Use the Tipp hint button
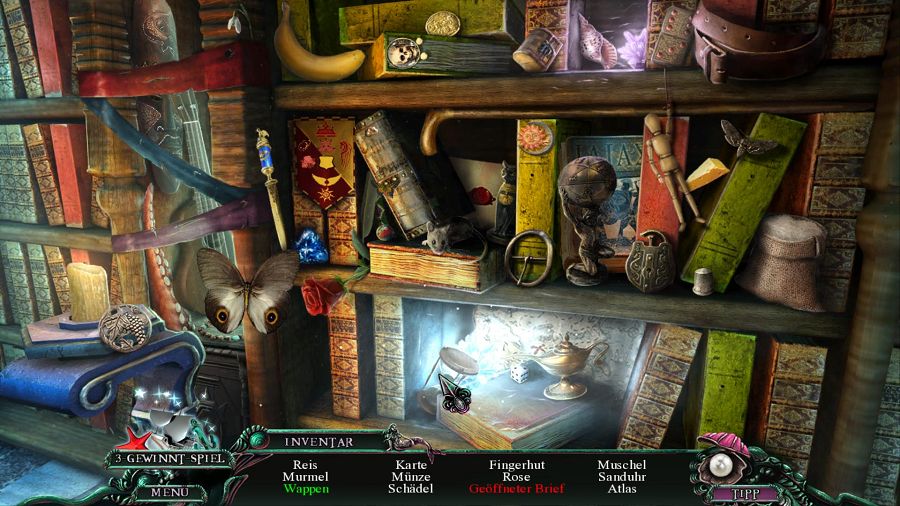The image size is (900, 506). (742, 492)
